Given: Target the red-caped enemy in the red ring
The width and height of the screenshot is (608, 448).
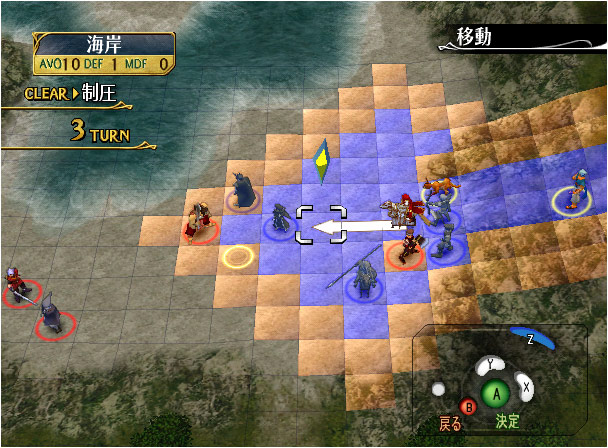Looking at the screenshot, I should [199, 222].
